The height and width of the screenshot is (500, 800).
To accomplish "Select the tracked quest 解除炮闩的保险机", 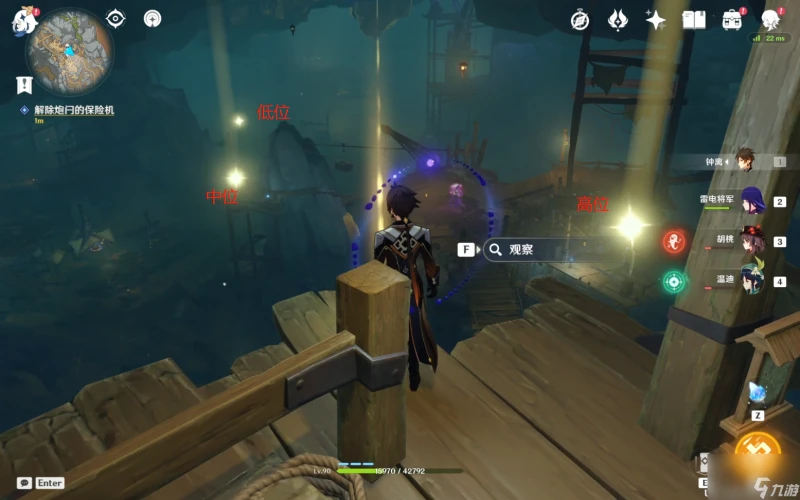I will pos(74,110).
